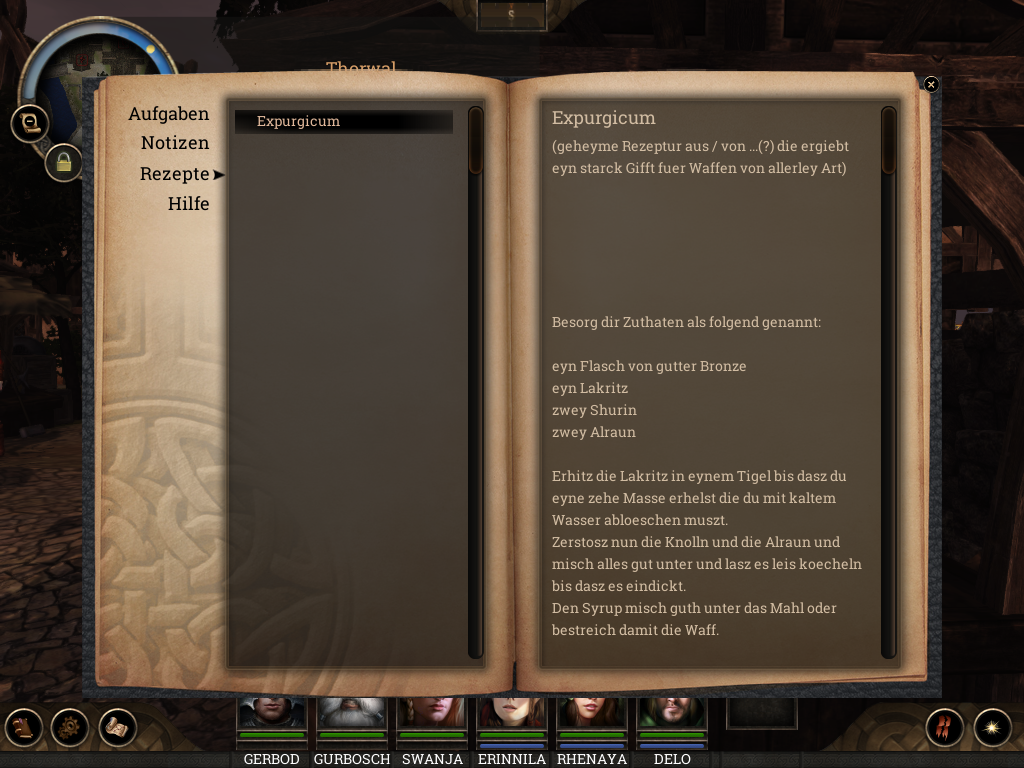Click the book icon in bottom bar
This screenshot has height=768, width=1024.
[23, 727]
